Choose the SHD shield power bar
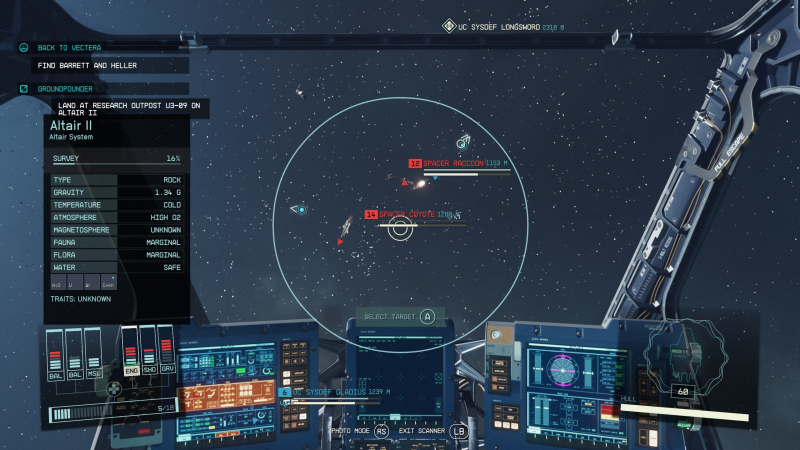Image resolution: width=800 pixels, height=450 pixels. (x=148, y=350)
